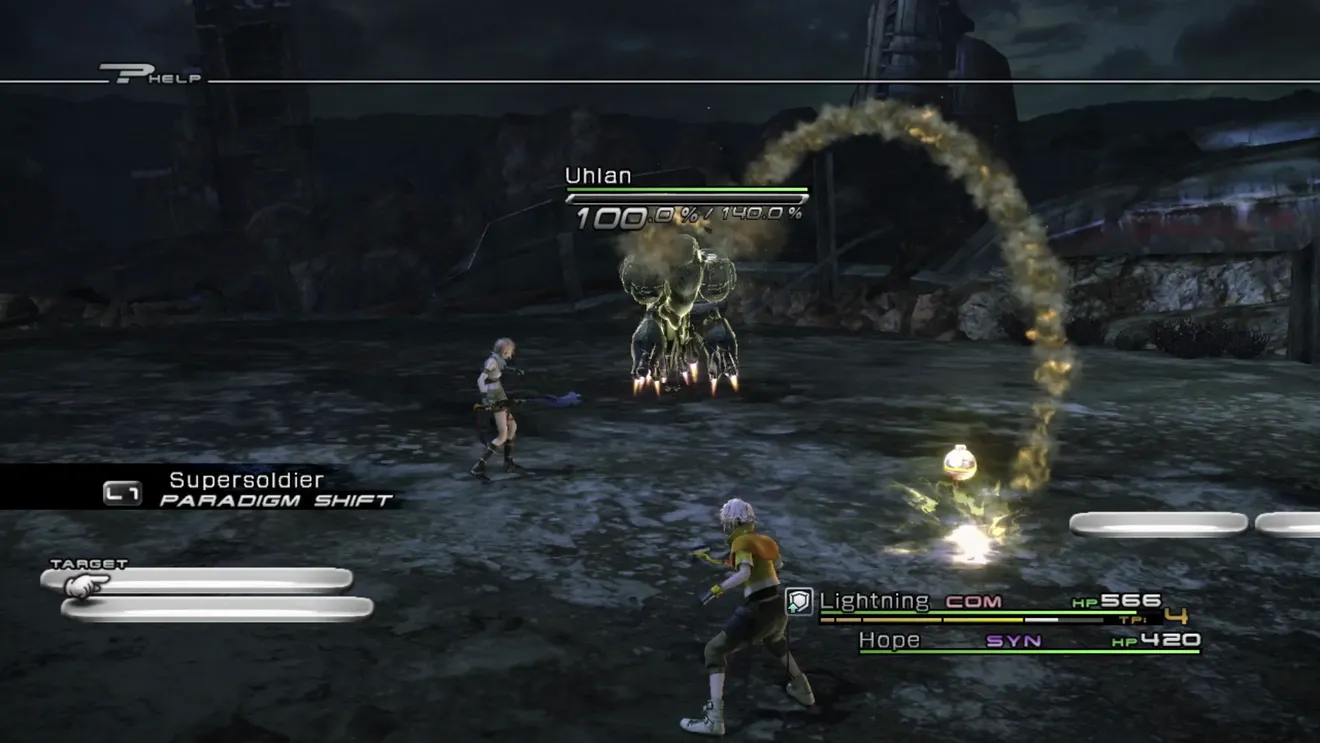Image resolution: width=1320 pixels, height=743 pixels.
Task: Select Hope's party status row
Action: [x=1028, y=641]
